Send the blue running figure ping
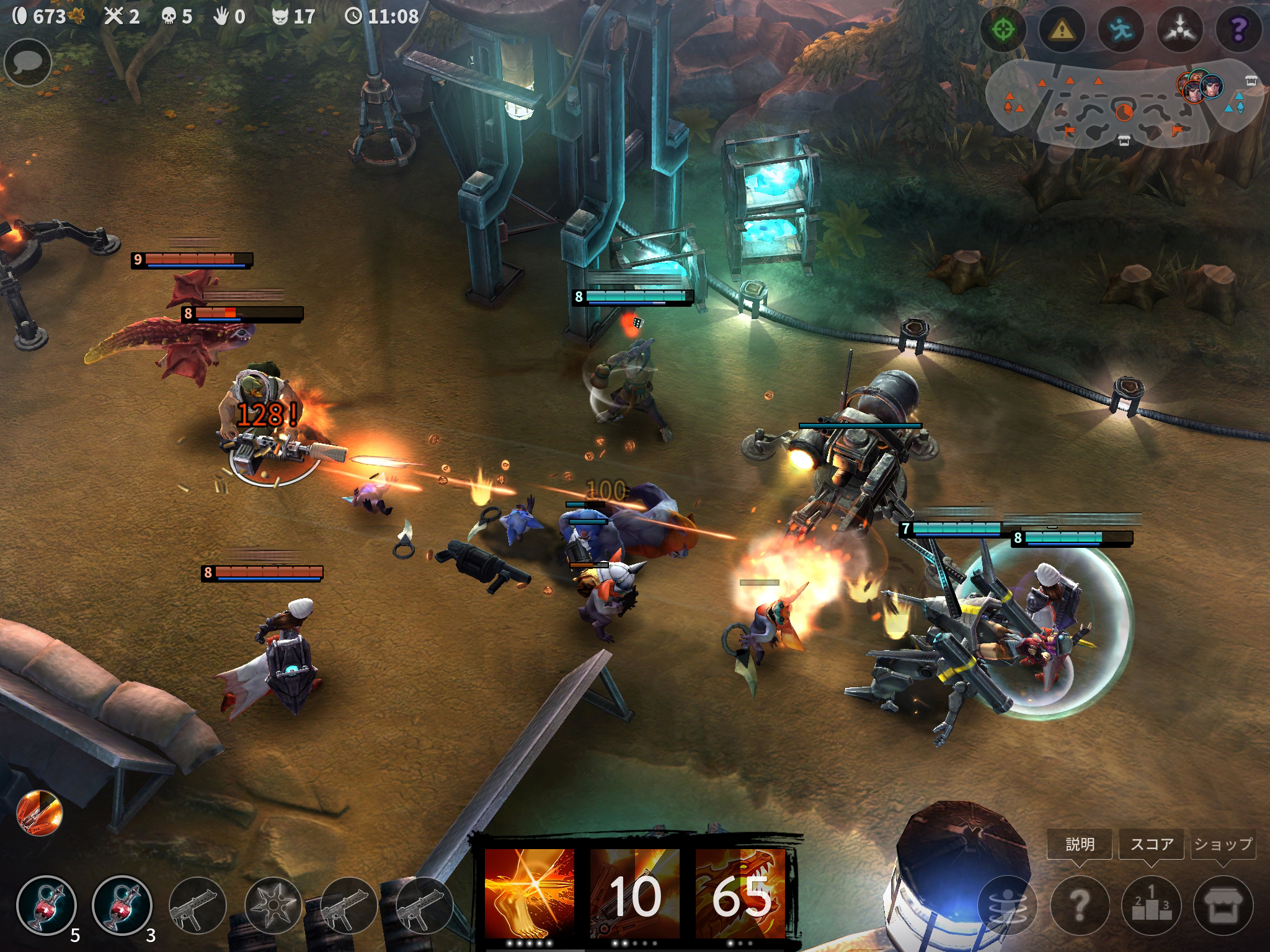 [x=1121, y=30]
